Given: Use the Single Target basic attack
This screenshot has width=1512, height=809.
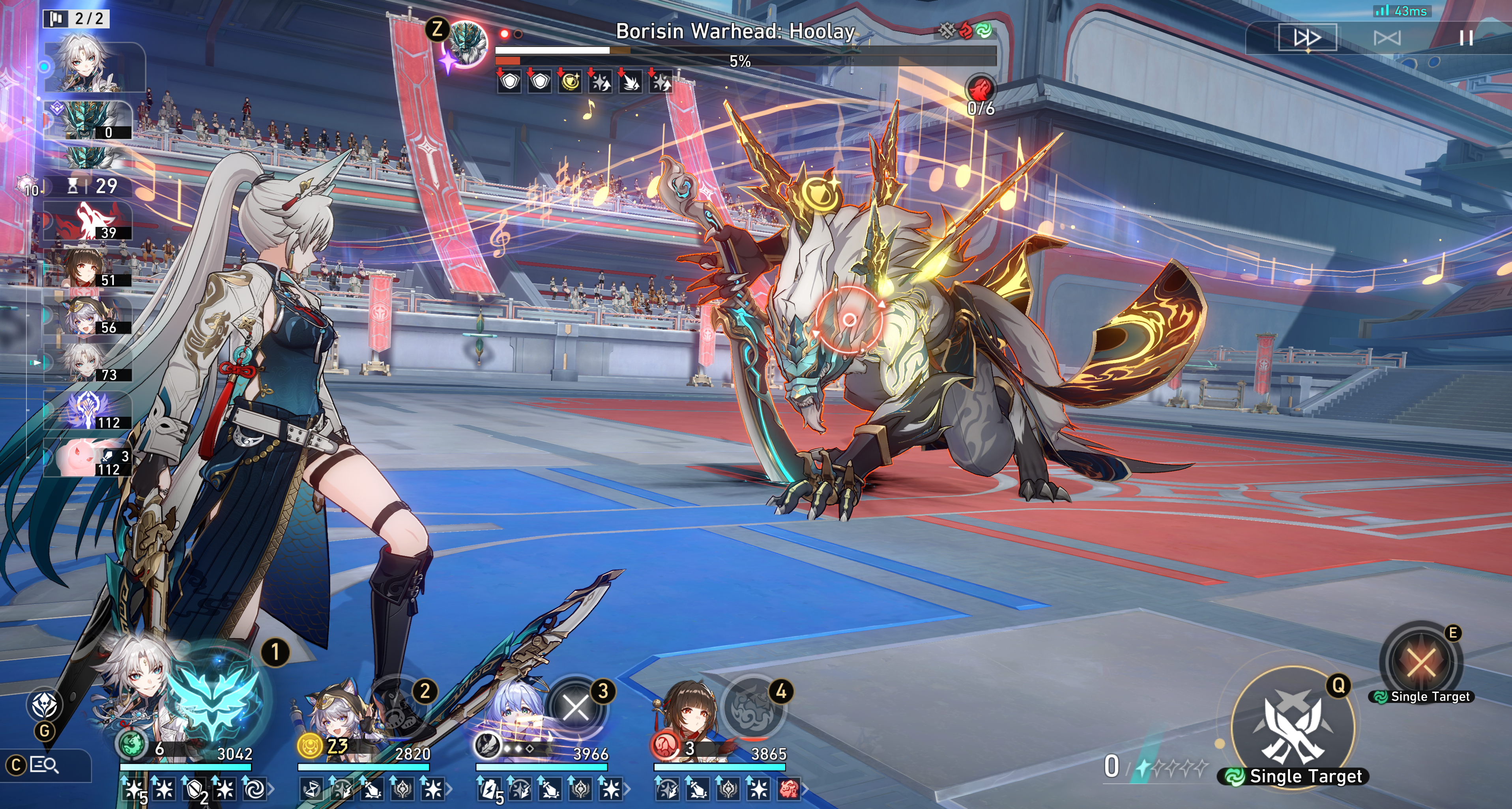Looking at the screenshot, I should (1293, 728).
